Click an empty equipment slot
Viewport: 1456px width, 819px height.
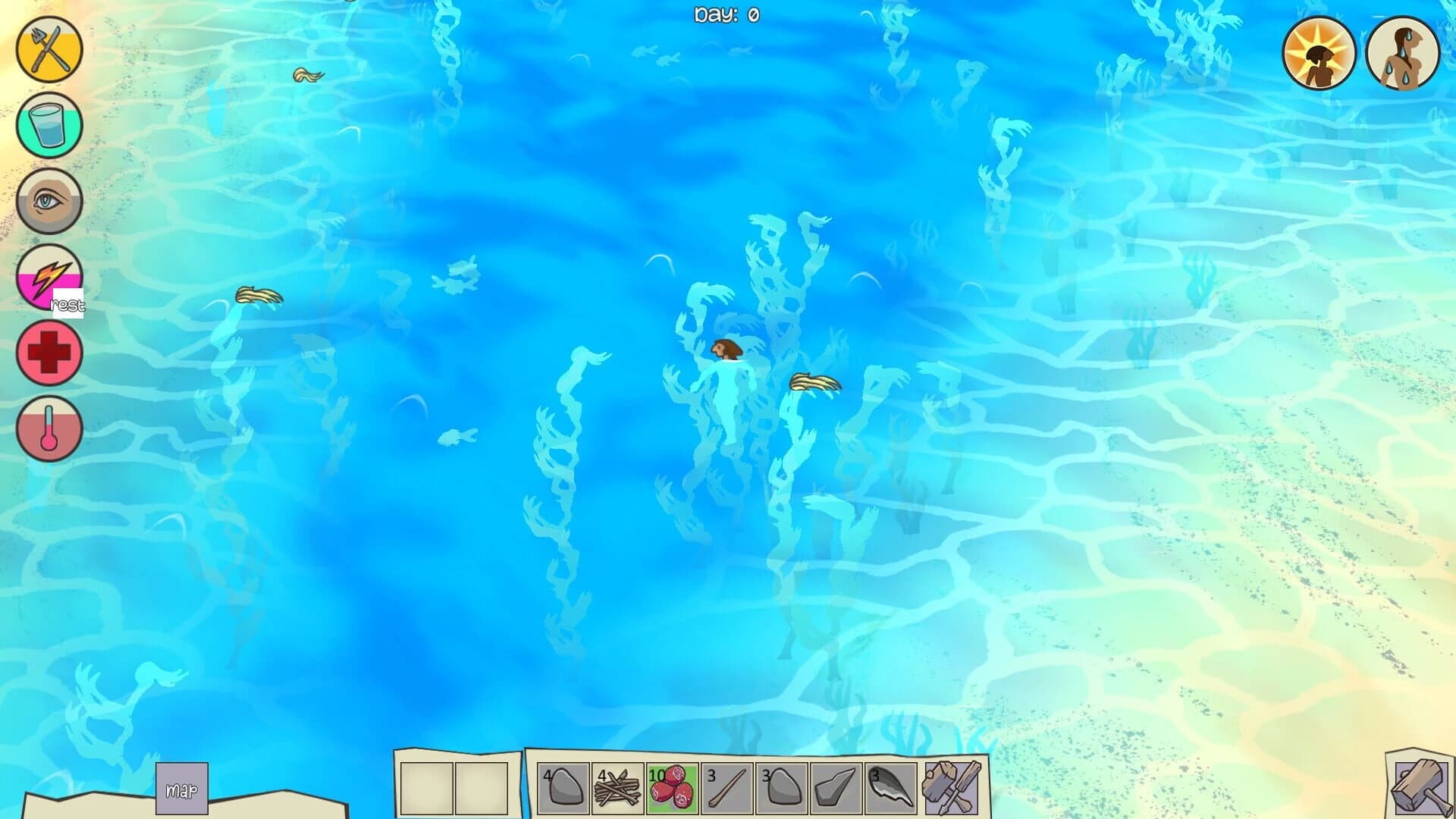click(425, 789)
